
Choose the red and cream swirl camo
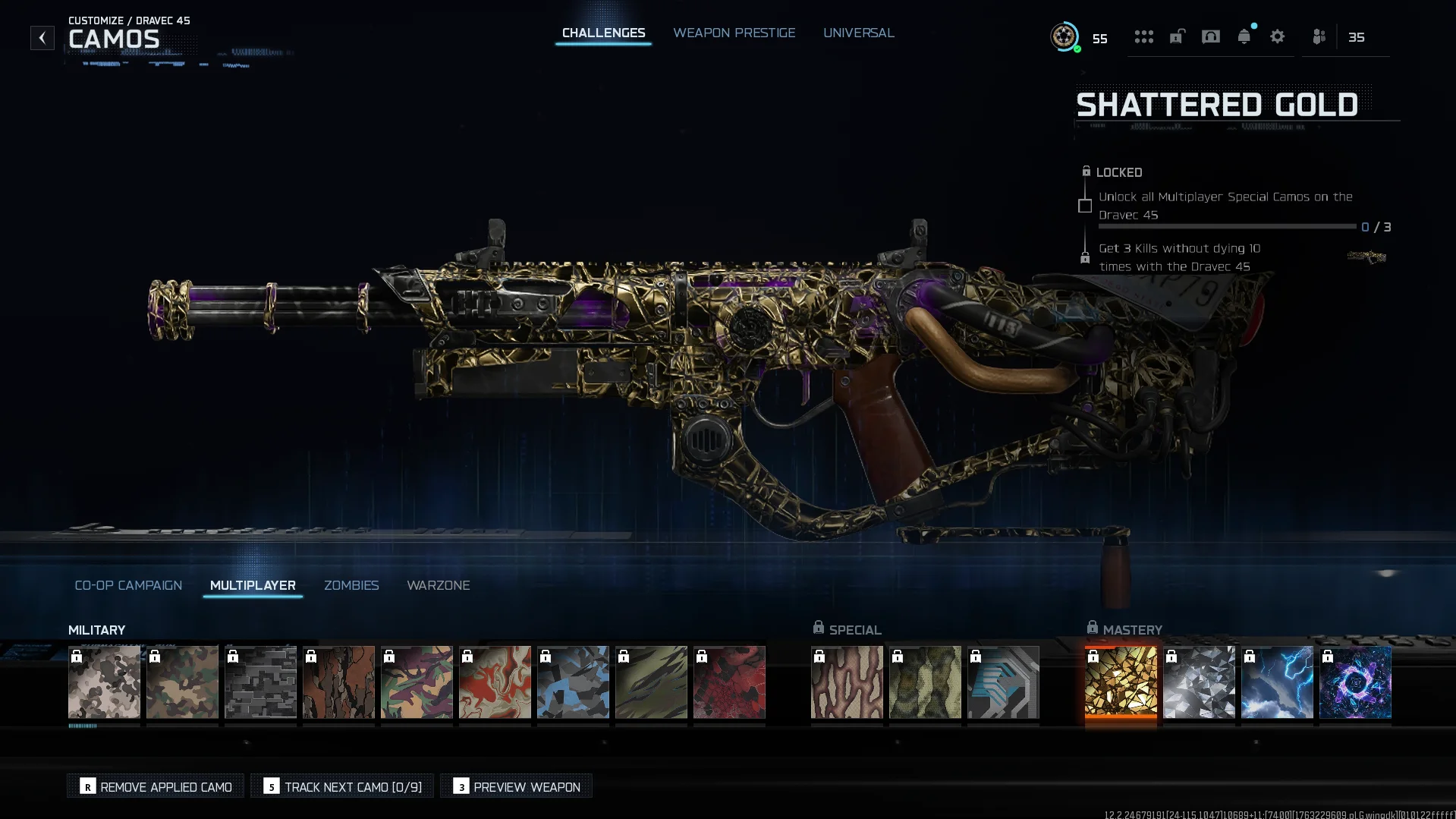[495, 682]
